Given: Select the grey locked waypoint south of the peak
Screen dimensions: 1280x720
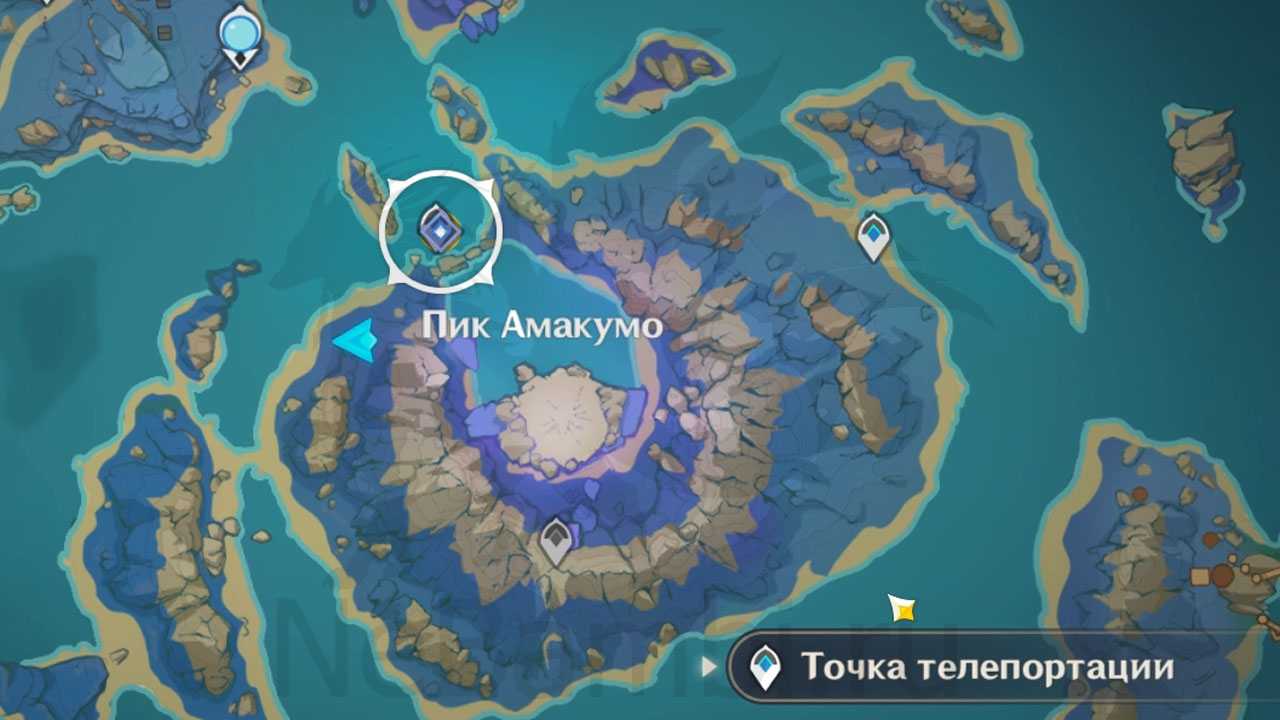Looking at the screenshot, I should [556, 541].
